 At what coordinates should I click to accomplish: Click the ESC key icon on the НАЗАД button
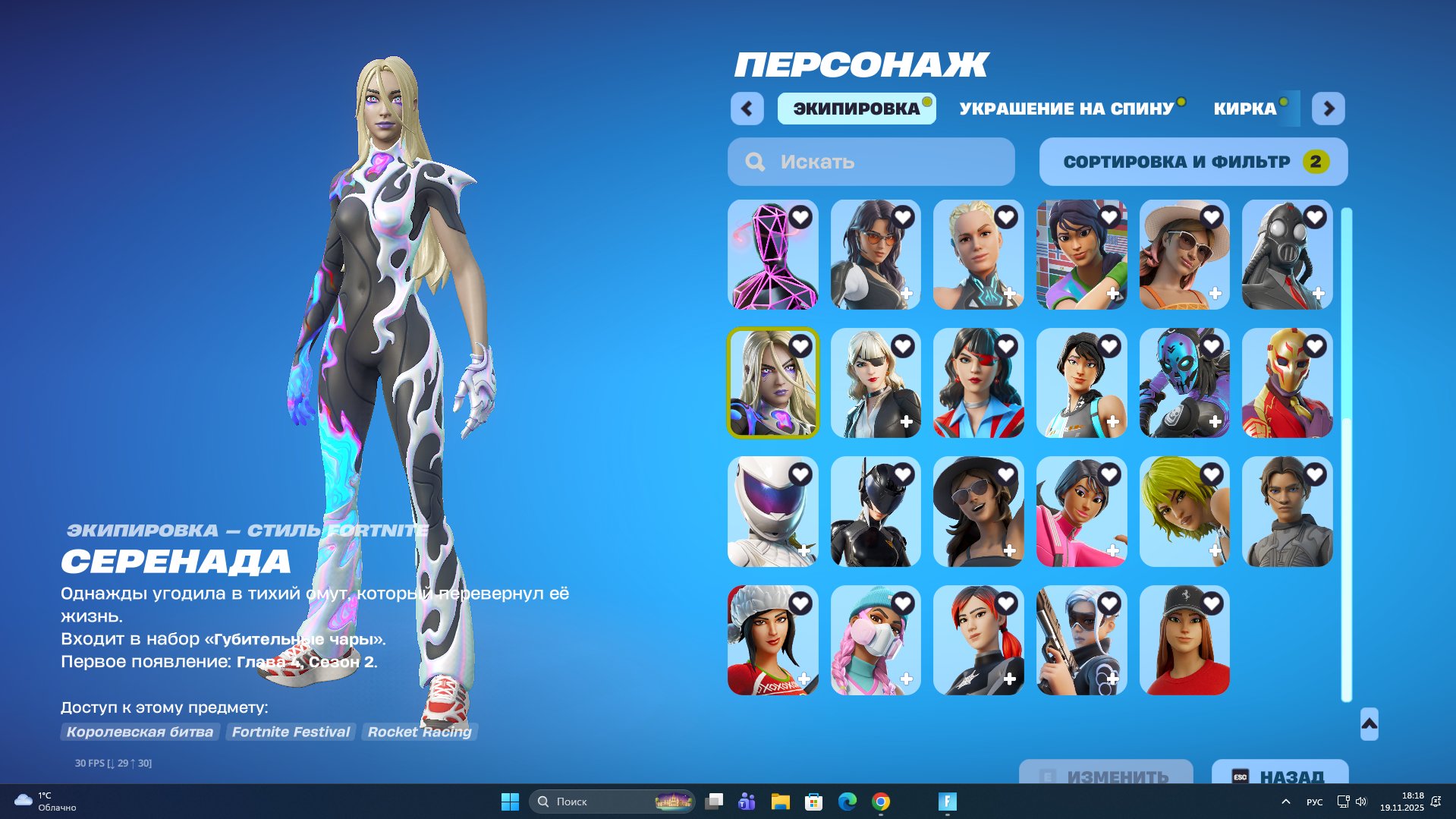(1241, 776)
